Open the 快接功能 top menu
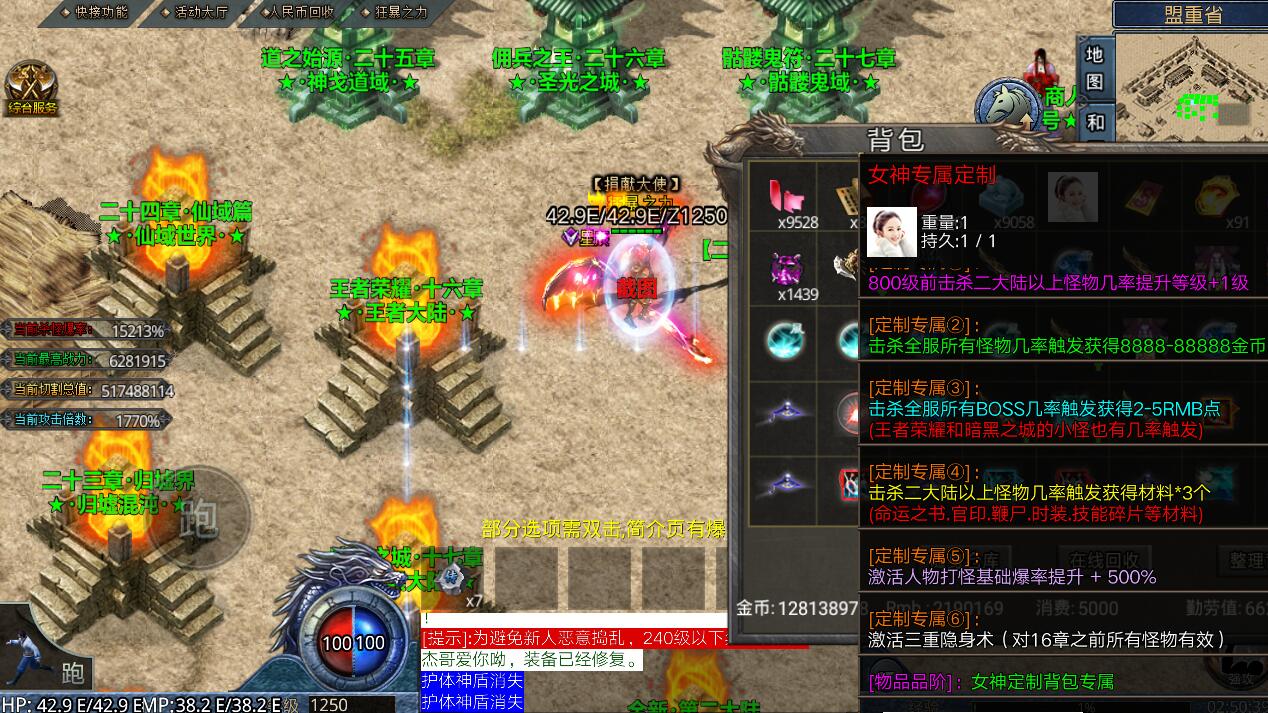Viewport: 1268px width, 713px height. 93,12
